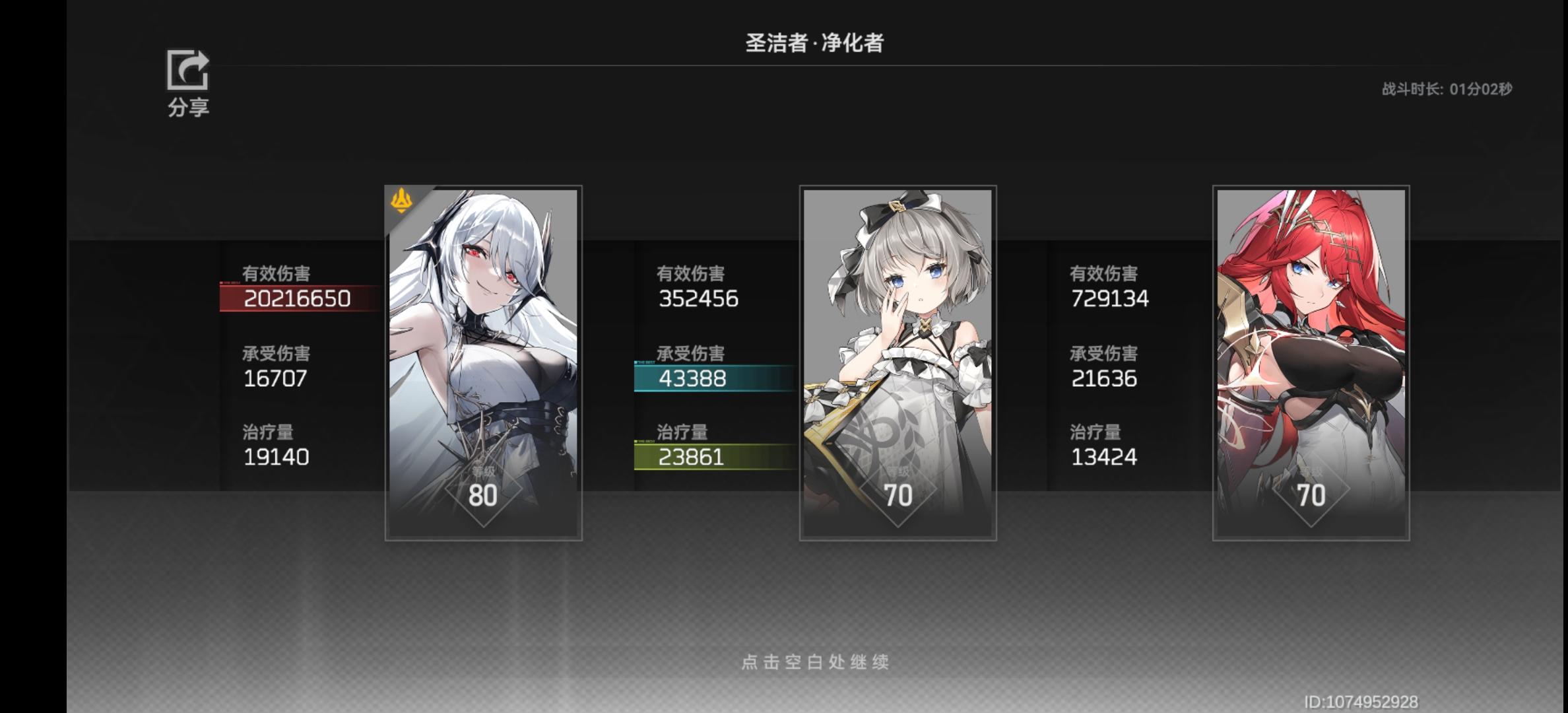Toggle the red 有效伤害 highlight bar
Image resolution: width=1568 pixels, height=713 pixels.
pos(297,298)
